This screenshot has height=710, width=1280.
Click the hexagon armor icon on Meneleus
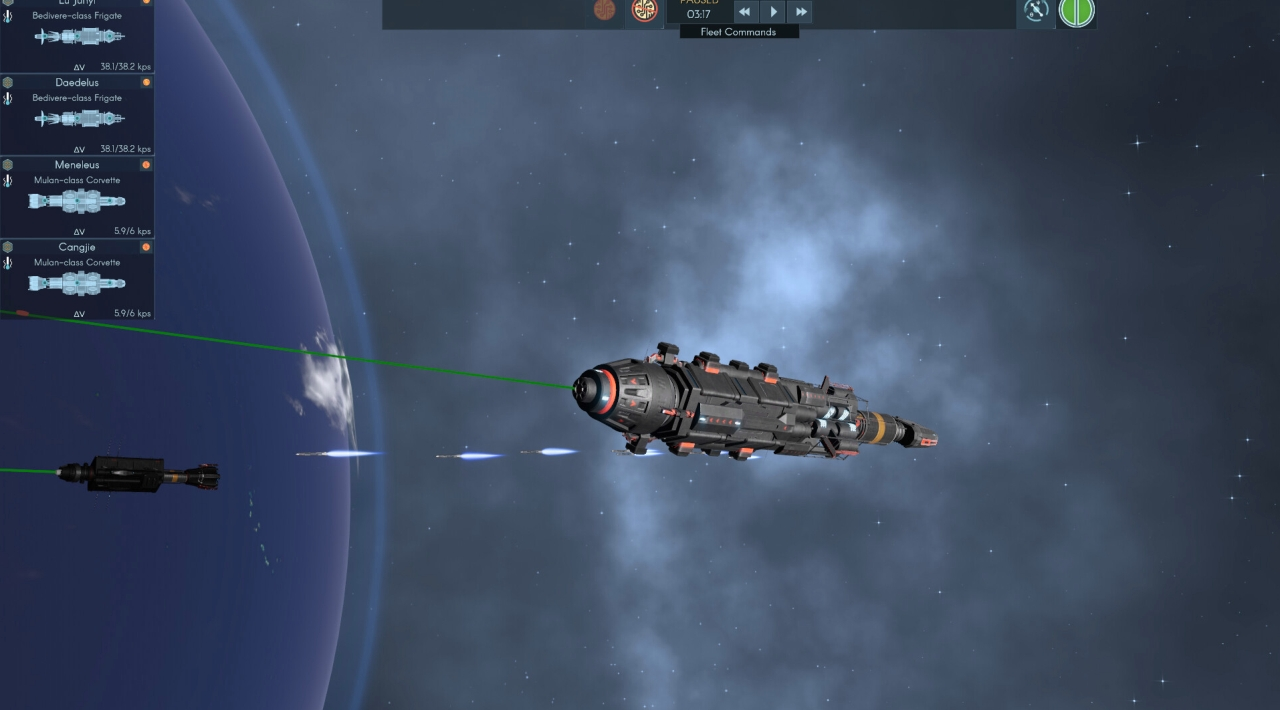(x=8, y=165)
